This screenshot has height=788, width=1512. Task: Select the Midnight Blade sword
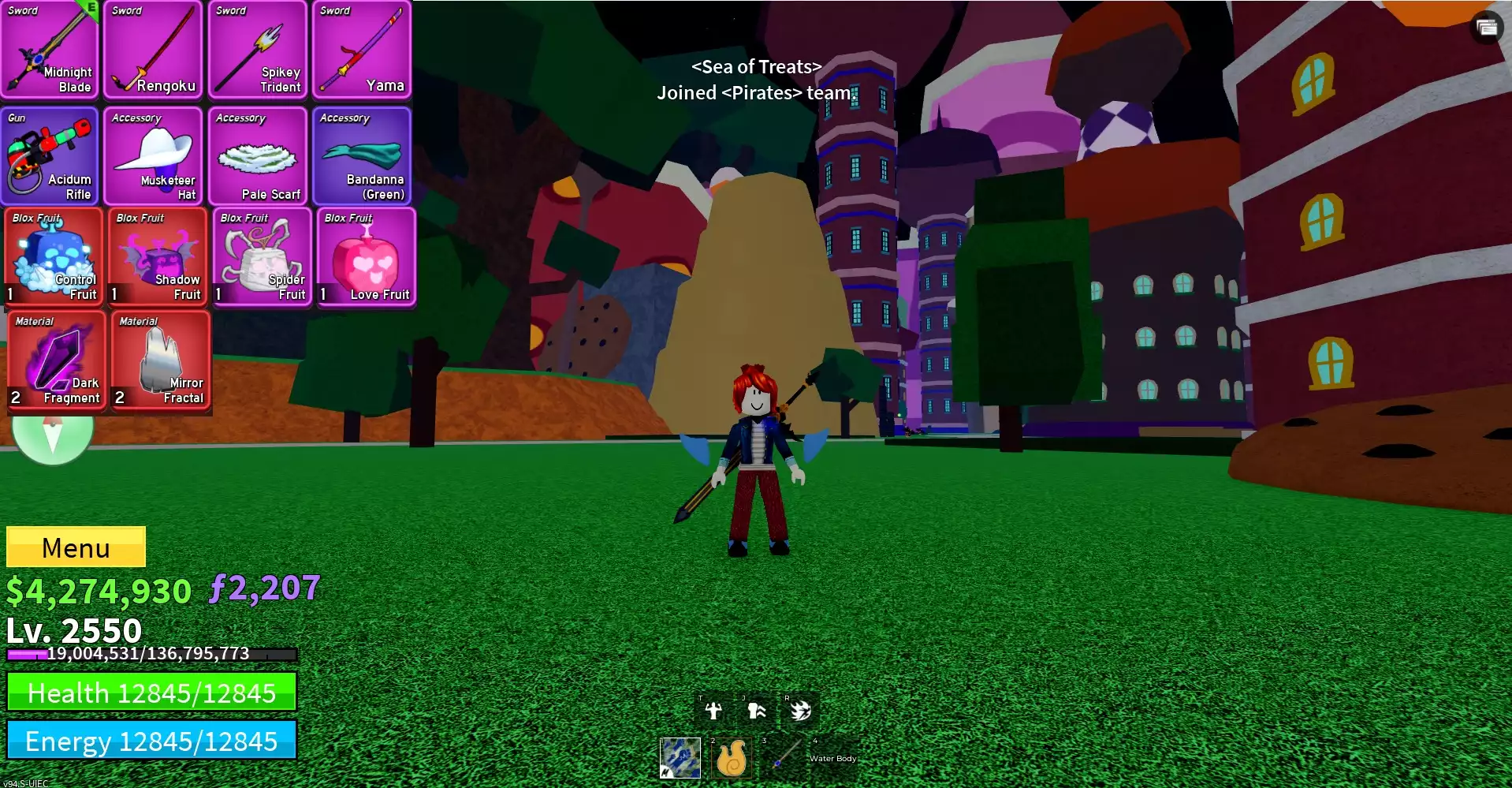pos(50,50)
